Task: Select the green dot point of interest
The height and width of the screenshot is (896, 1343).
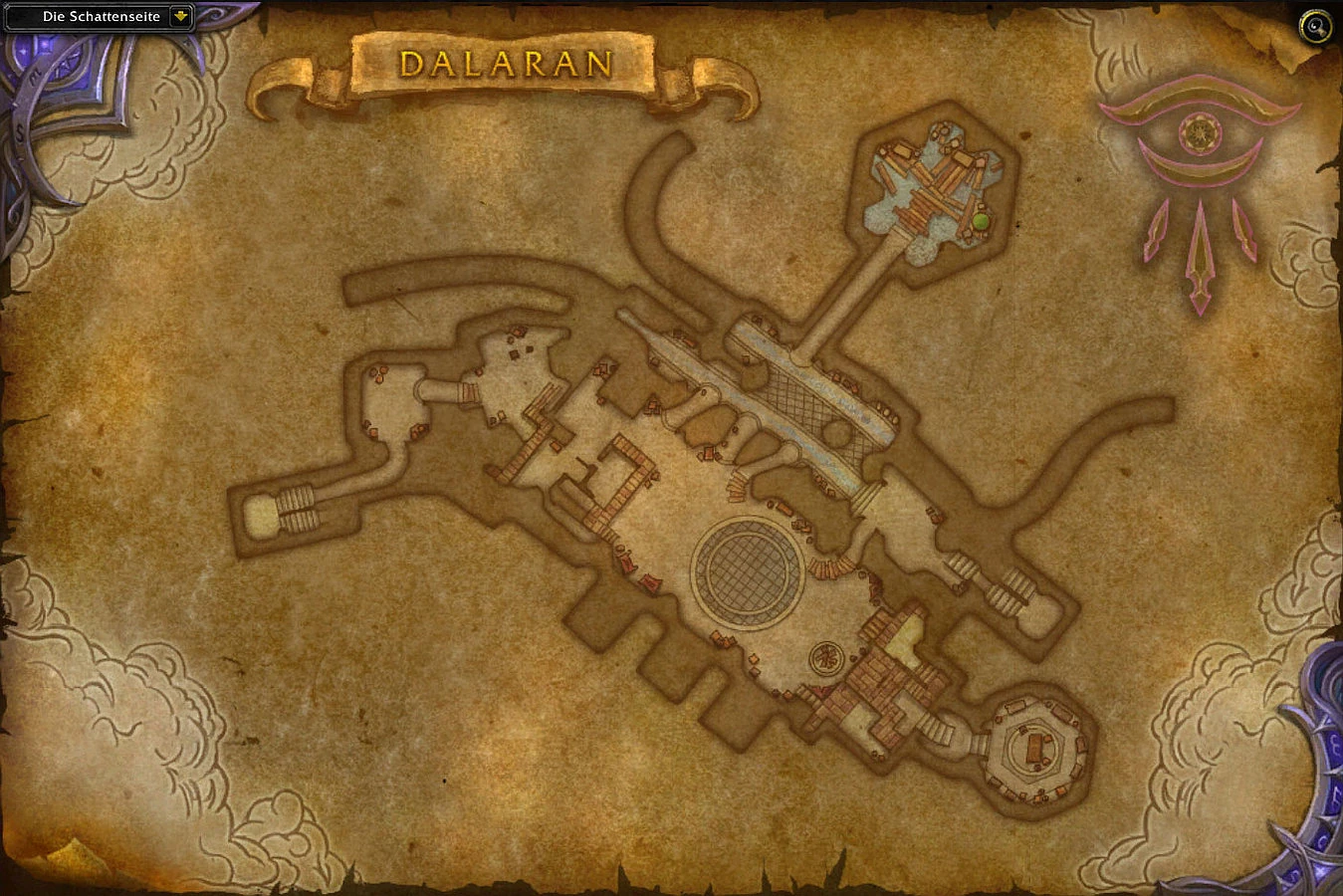Action: 982,218
